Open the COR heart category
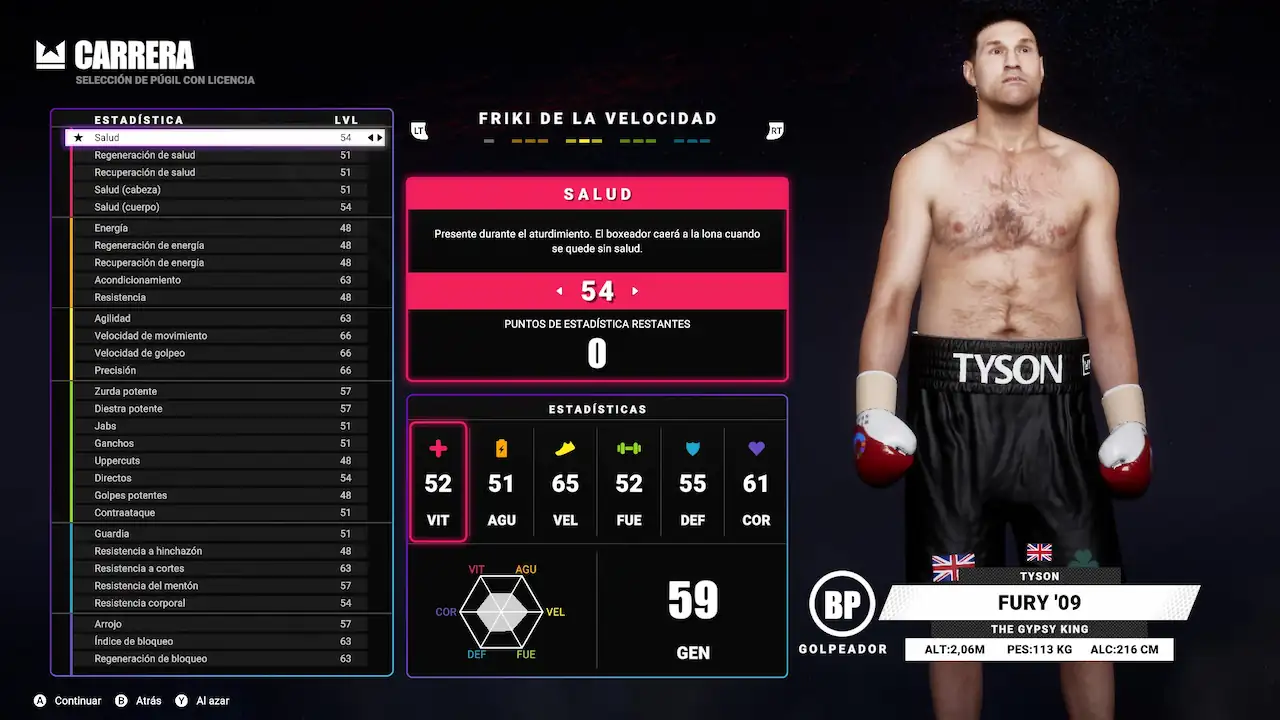This screenshot has height=720, width=1280. (x=756, y=482)
